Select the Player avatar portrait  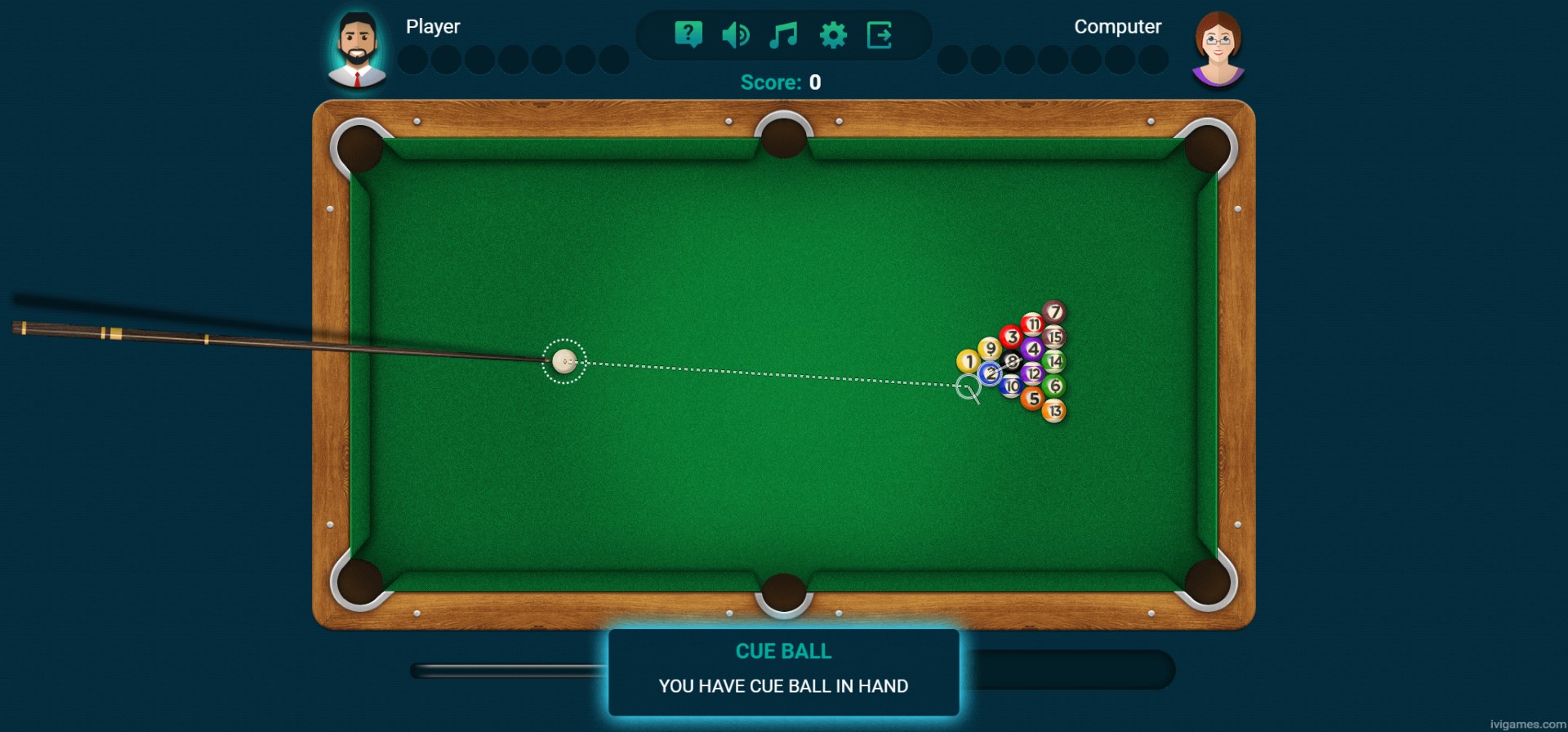point(358,47)
